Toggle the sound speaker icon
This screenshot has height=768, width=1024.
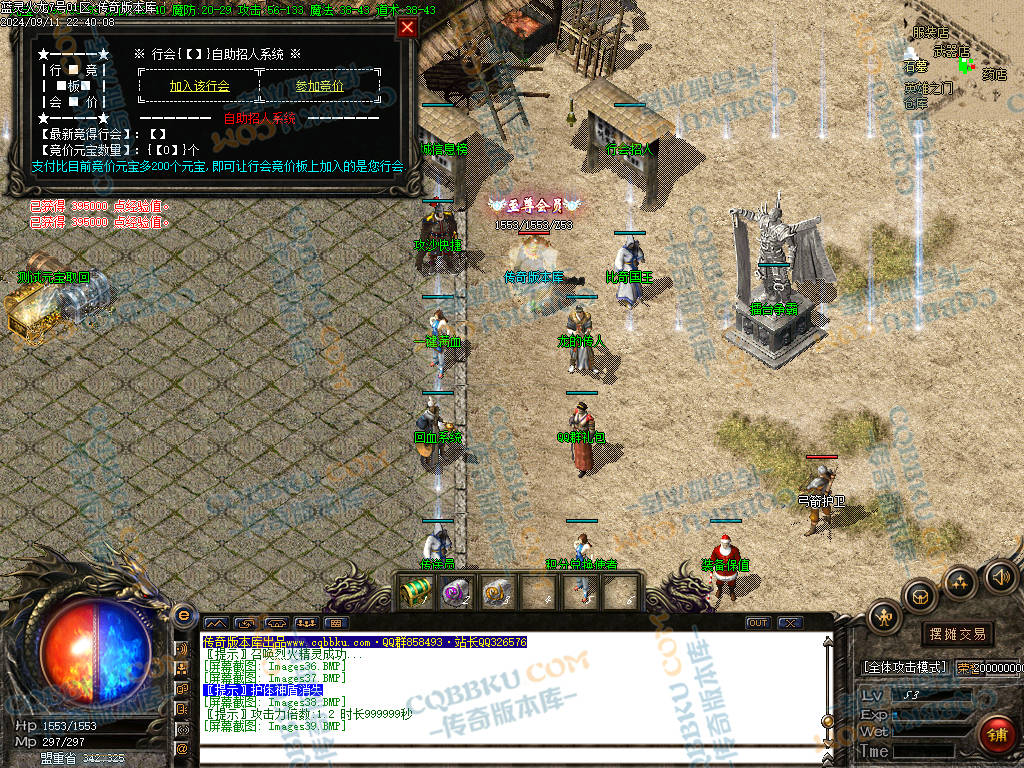click(x=999, y=576)
